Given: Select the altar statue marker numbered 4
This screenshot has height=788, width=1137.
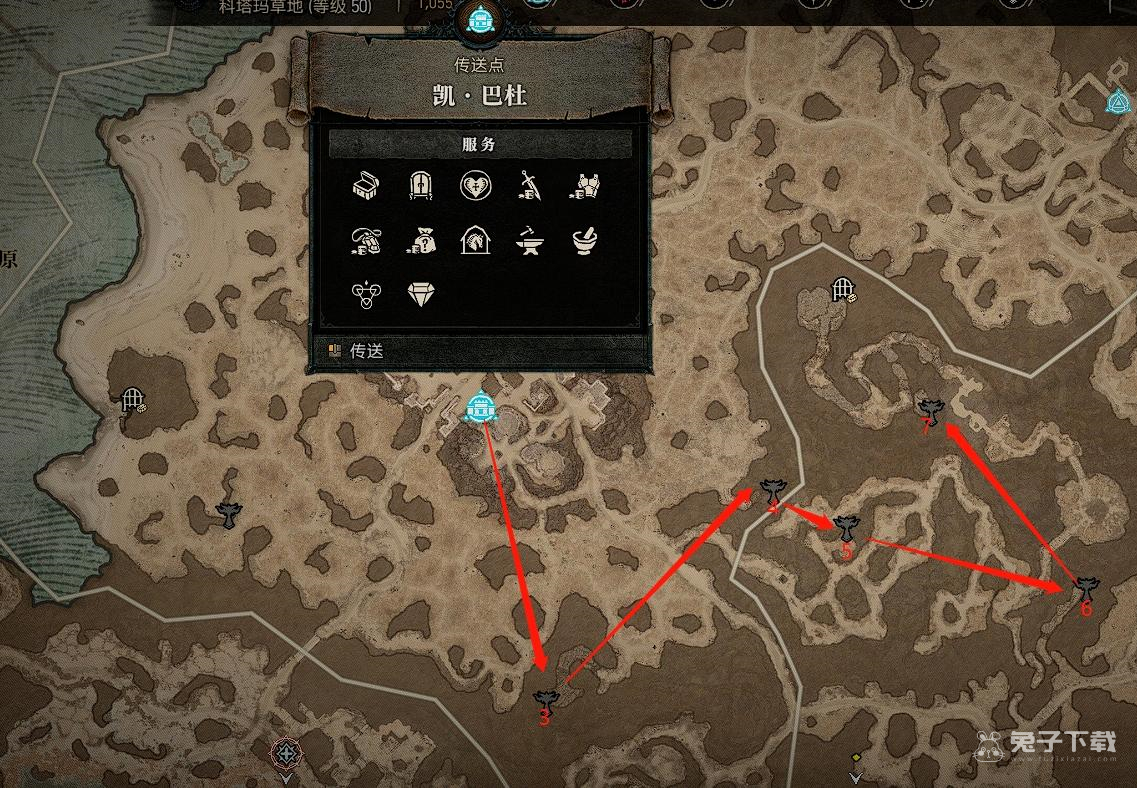Looking at the screenshot, I should [x=772, y=490].
